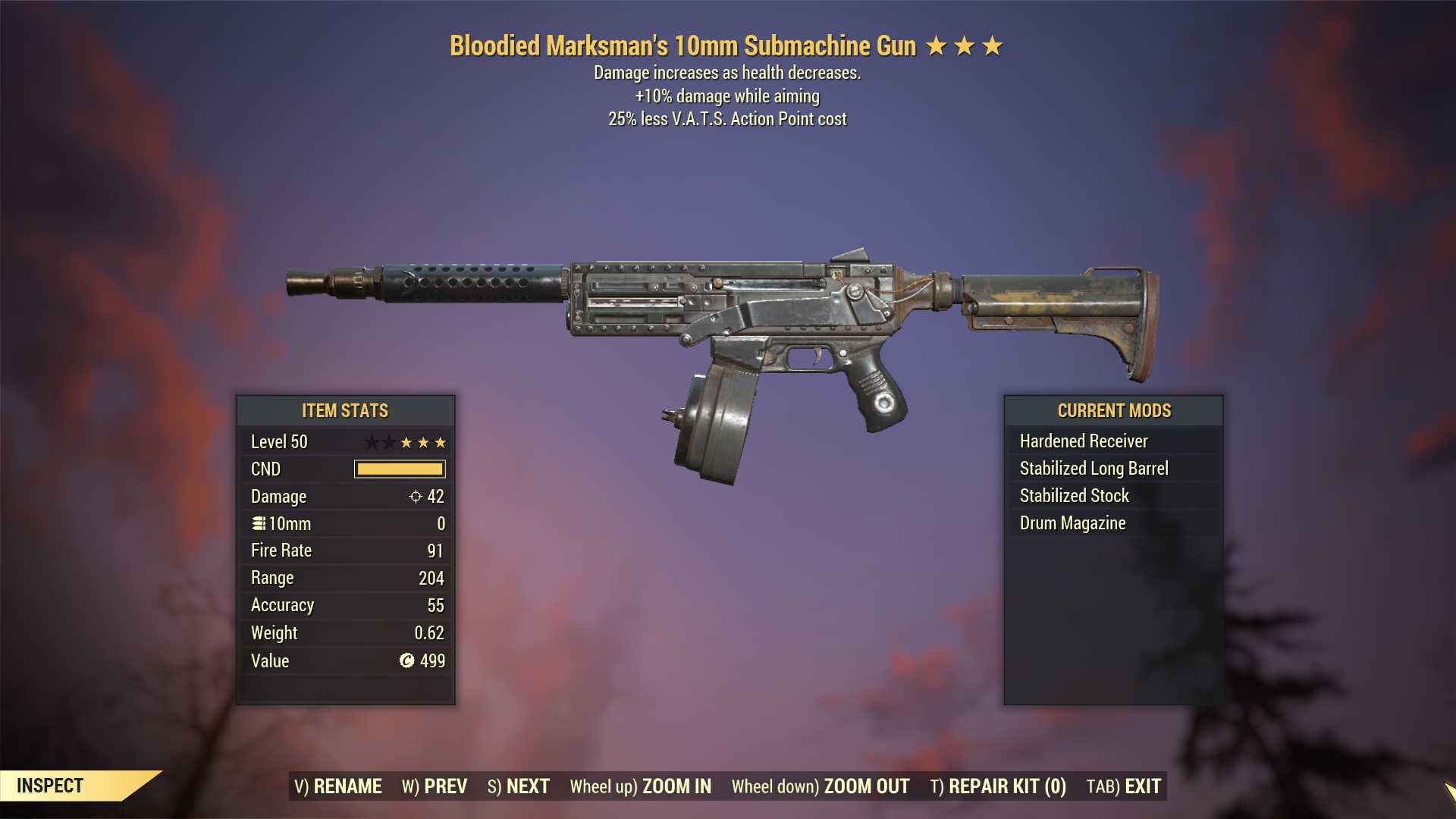
Task: Click the Drum Magazine mod entry
Action: [1113, 523]
